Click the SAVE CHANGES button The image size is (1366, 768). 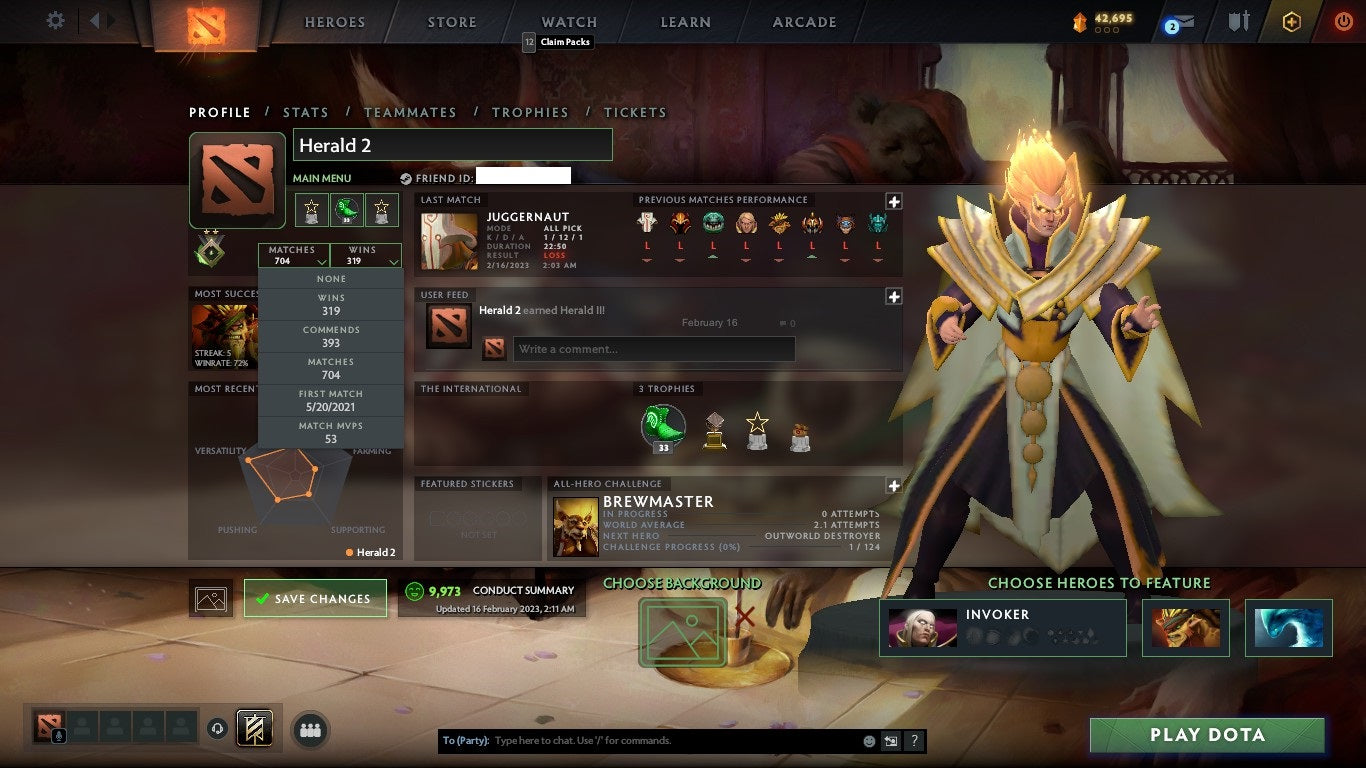point(315,597)
